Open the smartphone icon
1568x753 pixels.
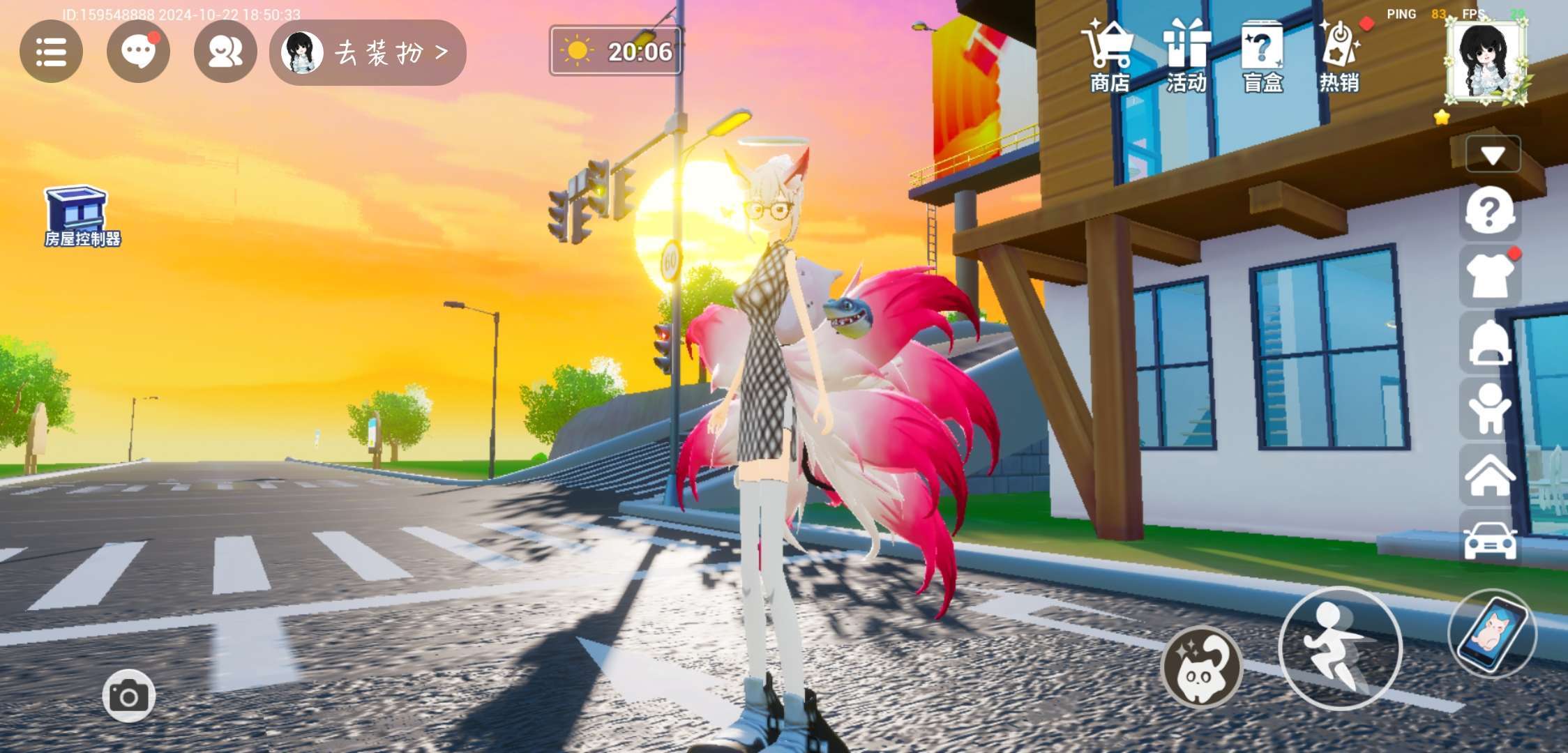(1493, 634)
